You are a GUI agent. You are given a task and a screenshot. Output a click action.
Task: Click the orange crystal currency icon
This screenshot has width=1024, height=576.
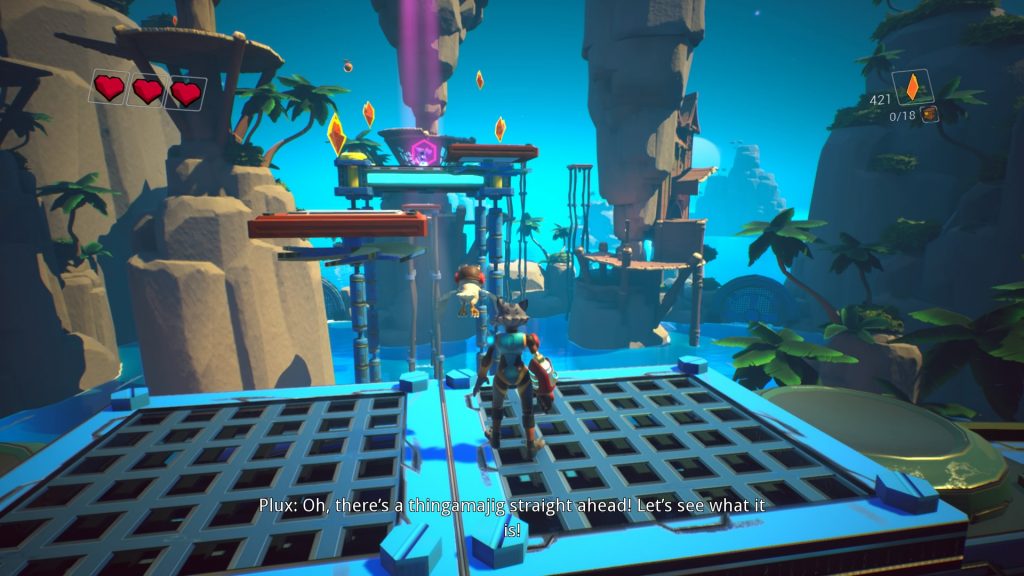coord(912,88)
